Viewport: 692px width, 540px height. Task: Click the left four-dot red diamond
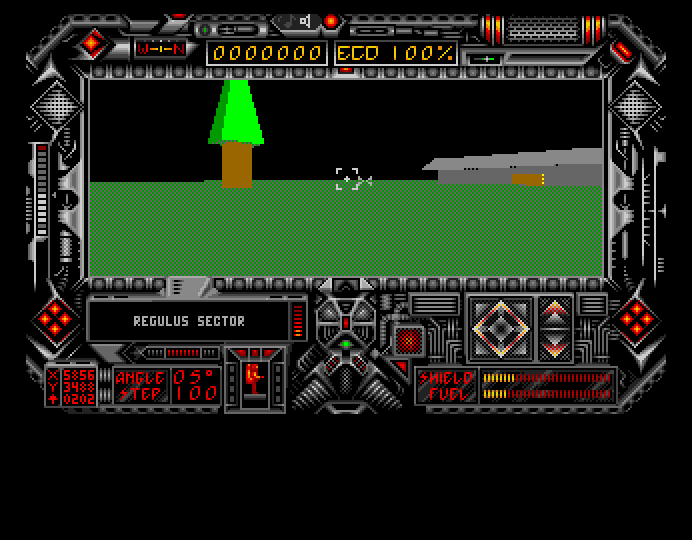click(x=54, y=320)
